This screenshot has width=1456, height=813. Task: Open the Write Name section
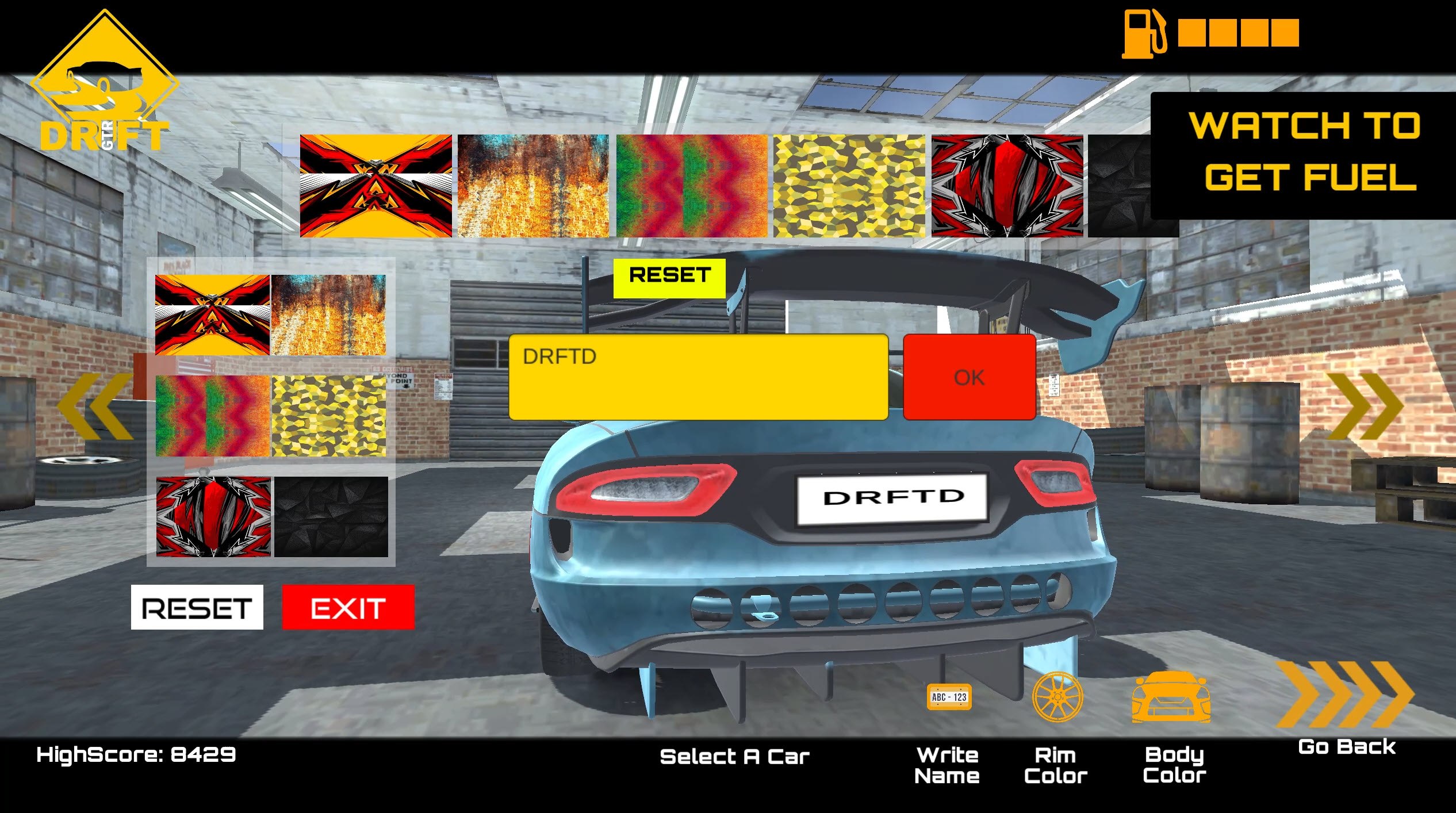948,765
